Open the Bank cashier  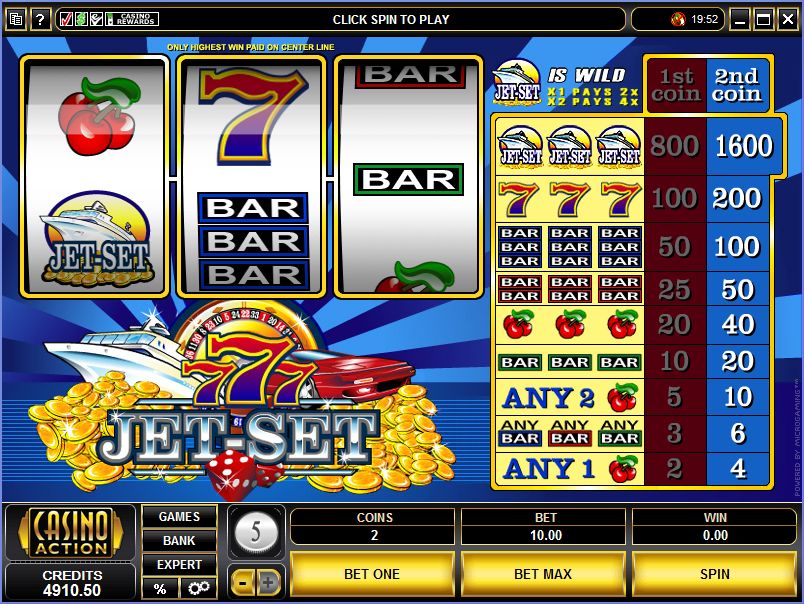(x=179, y=541)
